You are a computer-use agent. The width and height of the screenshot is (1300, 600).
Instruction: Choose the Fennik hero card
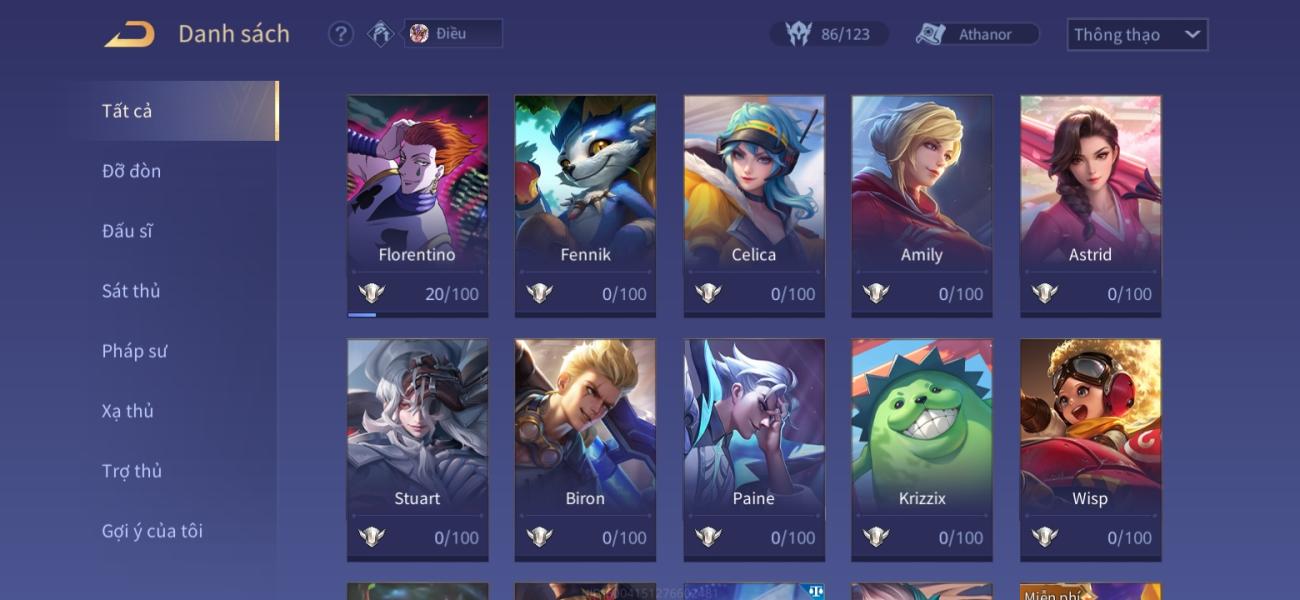[x=585, y=205]
